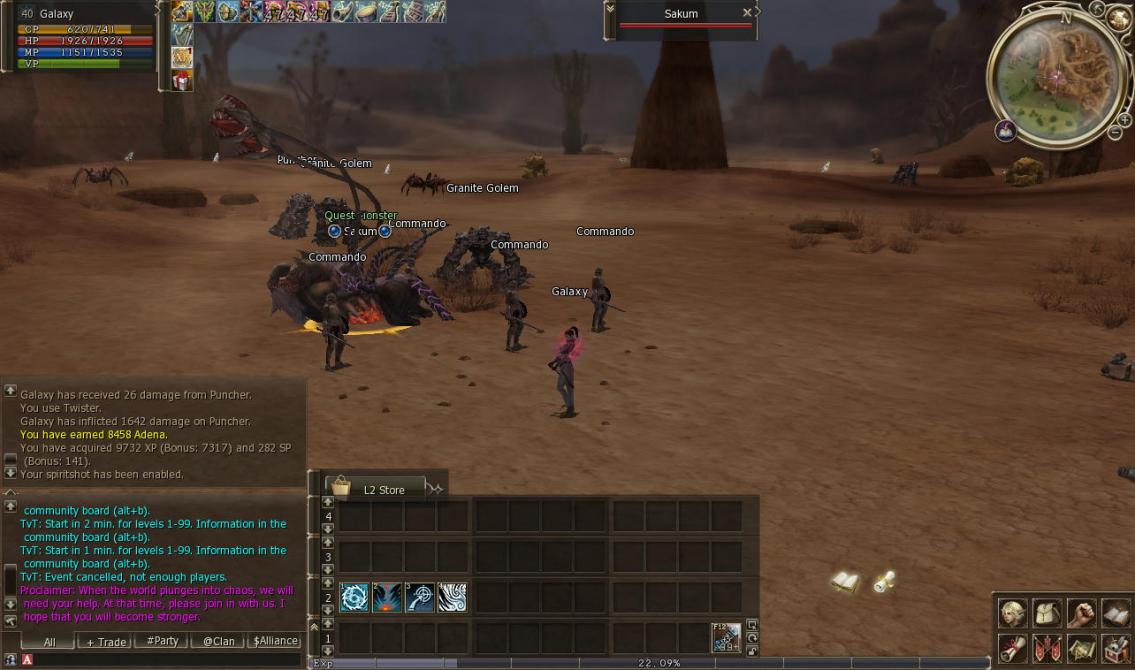The height and width of the screenshot is (670, 1135).
Task: Open the character status elf portrait icon
Action: (1013, 613)
